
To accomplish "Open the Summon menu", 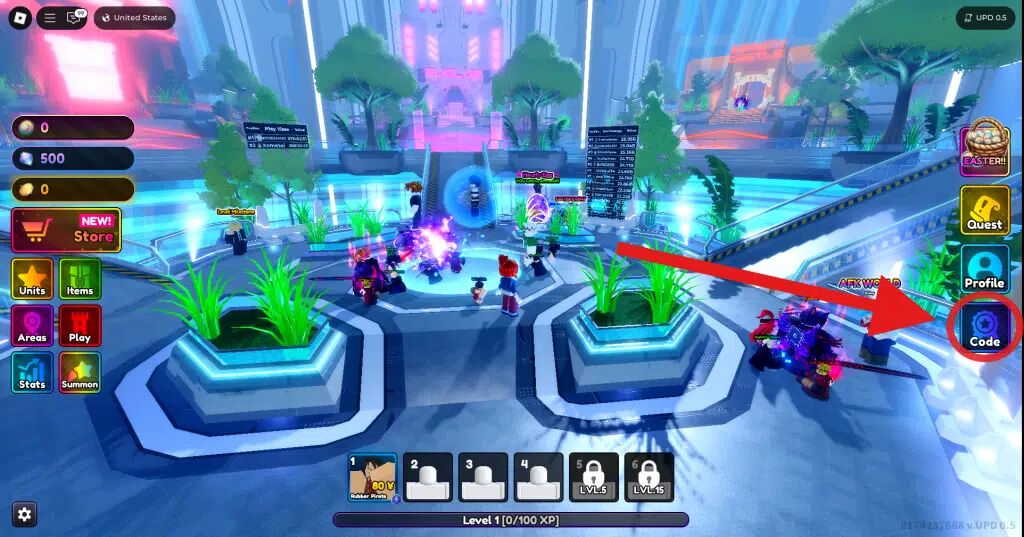I will (x=80, y=372).
